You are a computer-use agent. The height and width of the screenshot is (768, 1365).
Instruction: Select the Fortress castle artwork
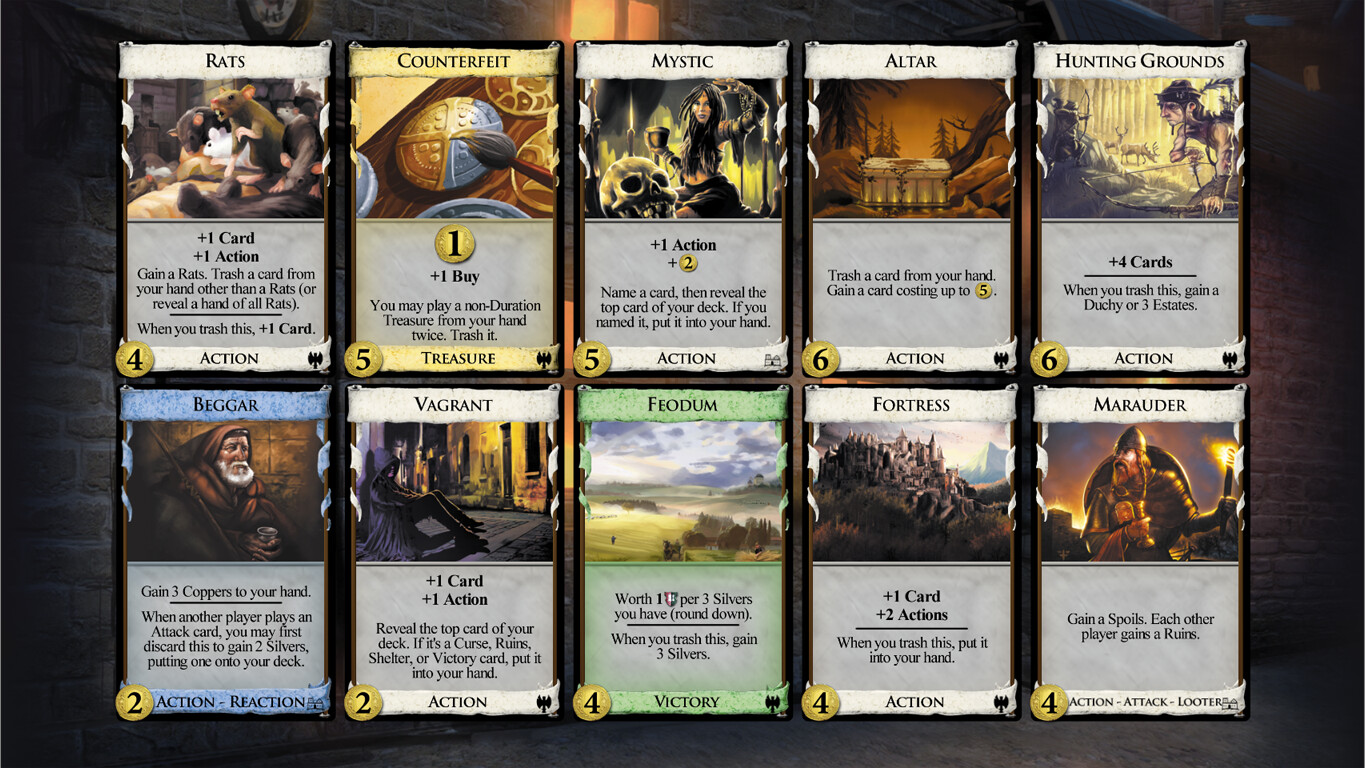912,490
